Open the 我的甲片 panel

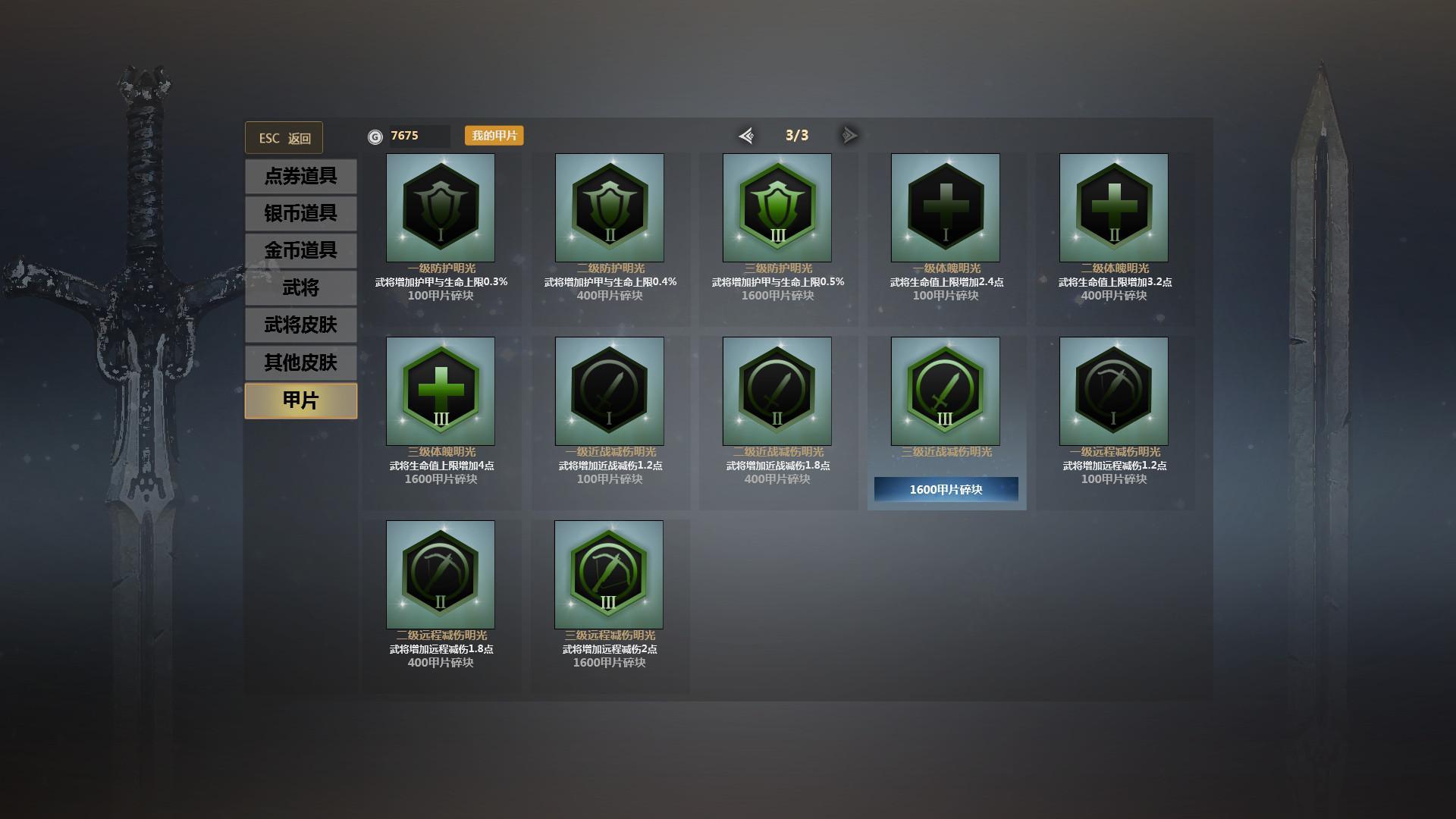point(494,136)
